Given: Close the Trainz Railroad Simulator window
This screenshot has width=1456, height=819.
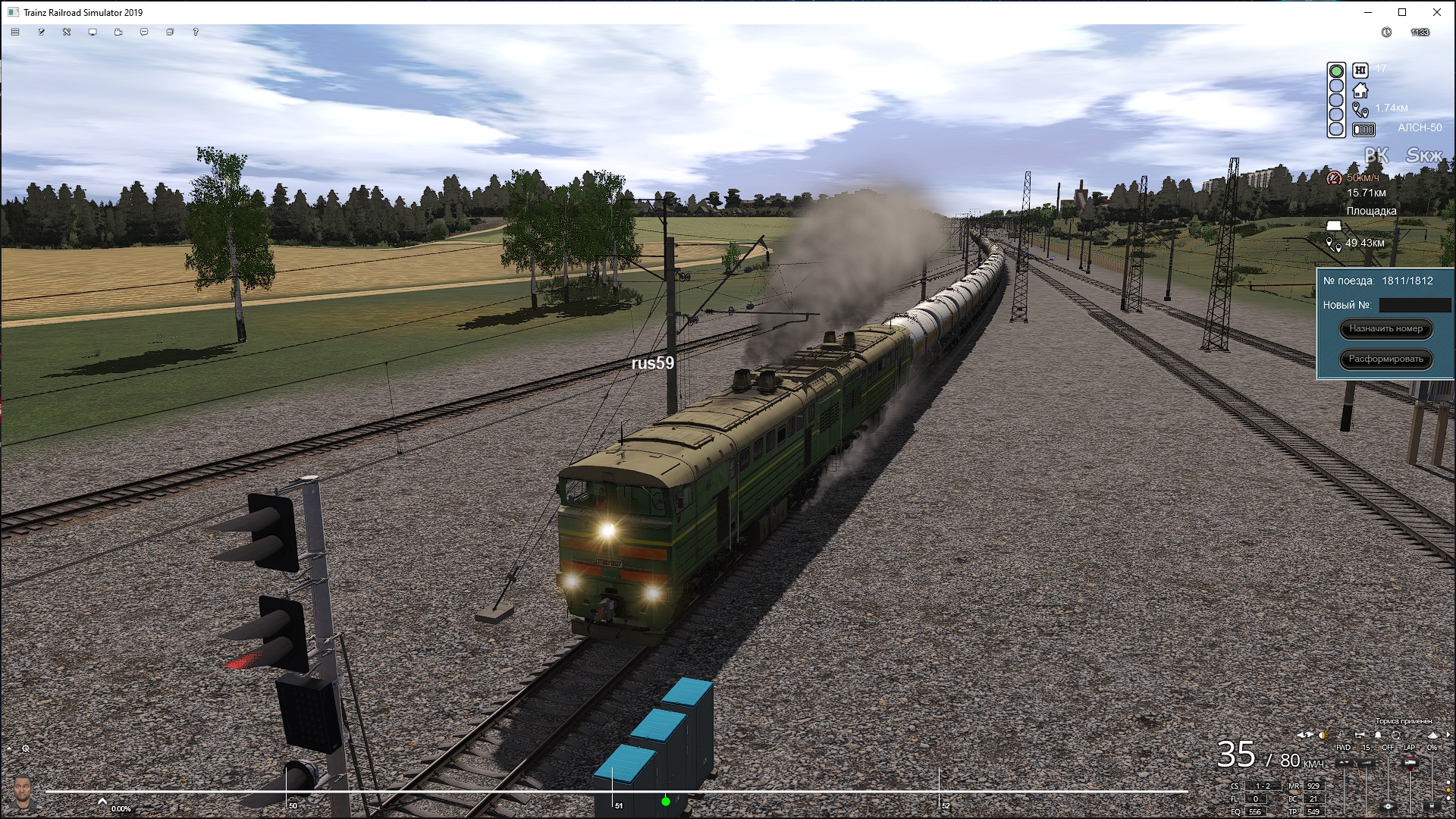Looking at the screenshot, I should coord(1436,12).
